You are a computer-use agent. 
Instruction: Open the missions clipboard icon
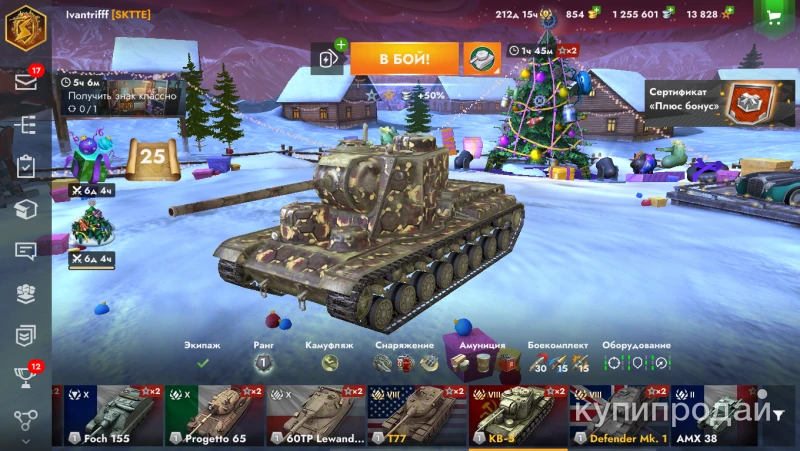tap(26, 166)
